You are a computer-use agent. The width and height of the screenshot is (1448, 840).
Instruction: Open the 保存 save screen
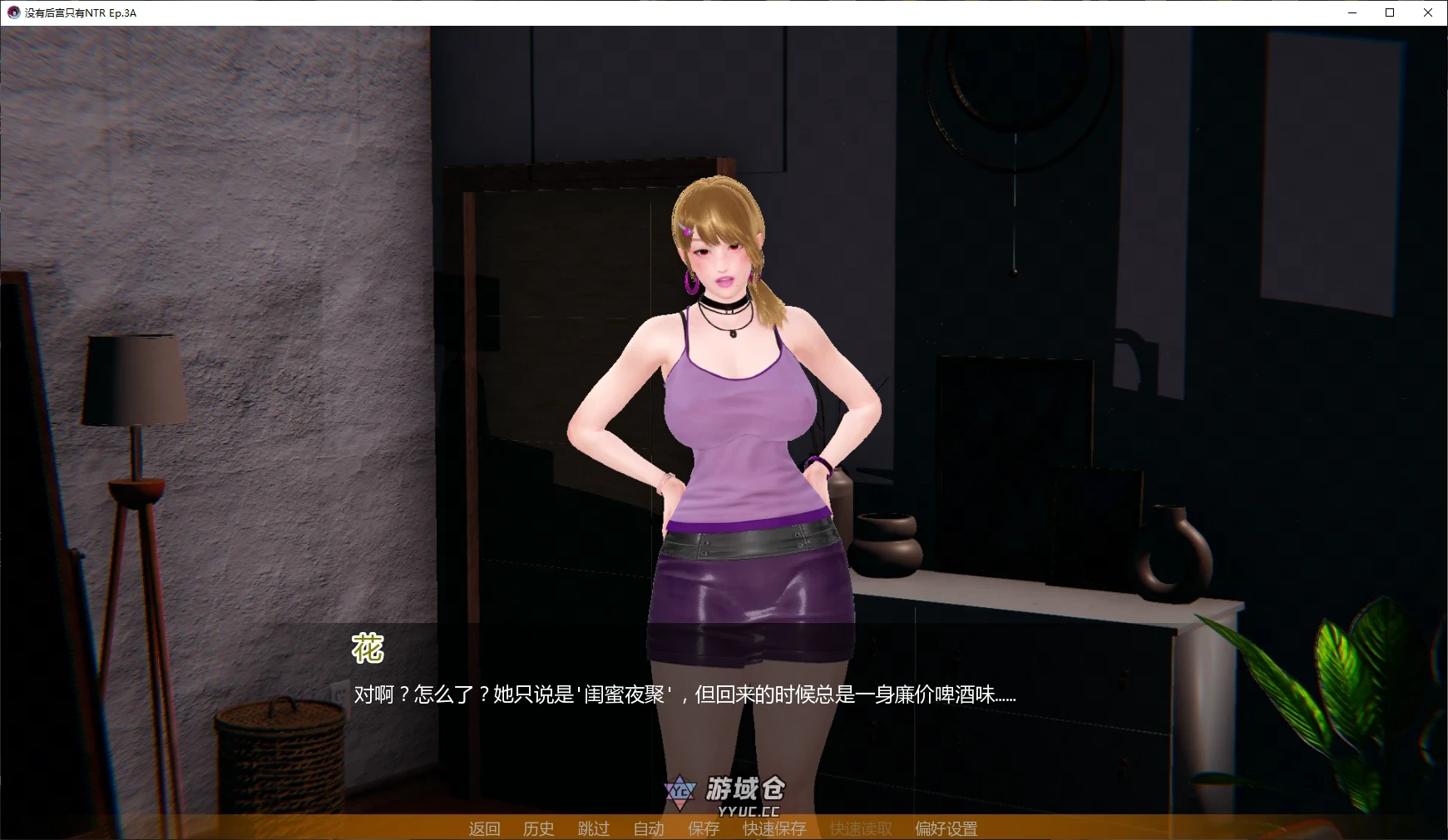704,828
